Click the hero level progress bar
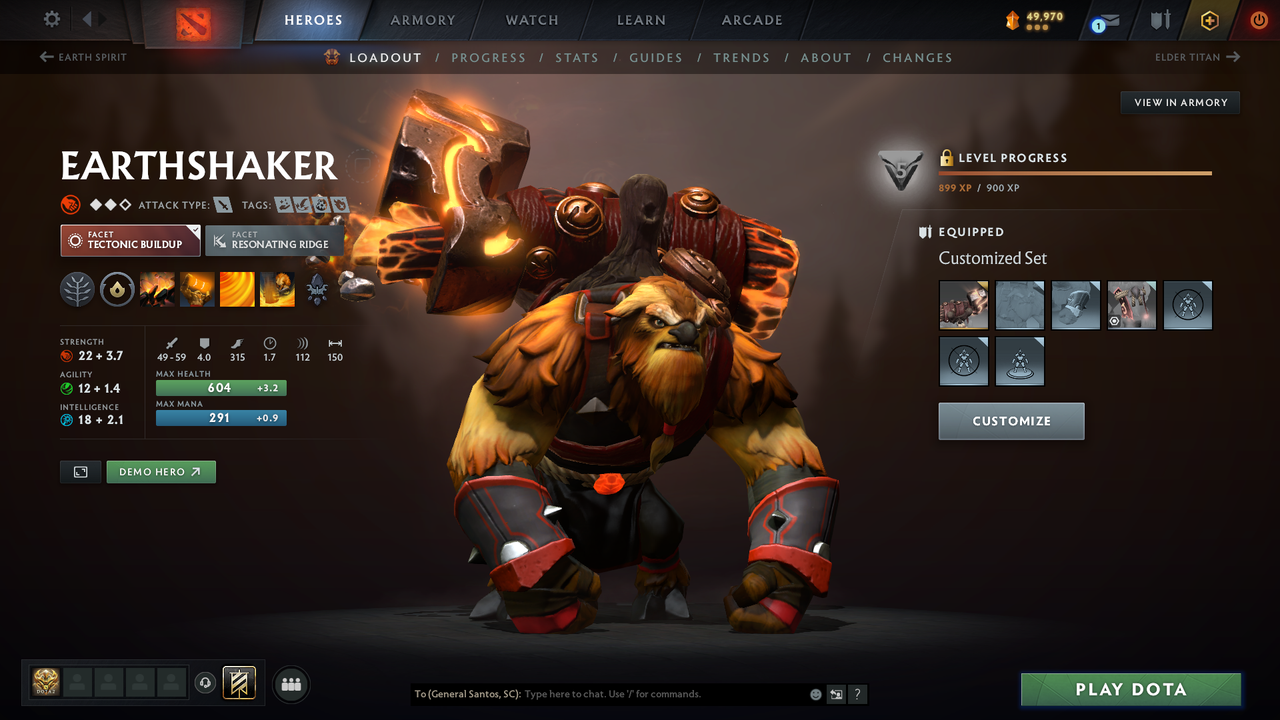Image resolution: width=1280 pixels, height=720 pixels. pos(1076,171)
